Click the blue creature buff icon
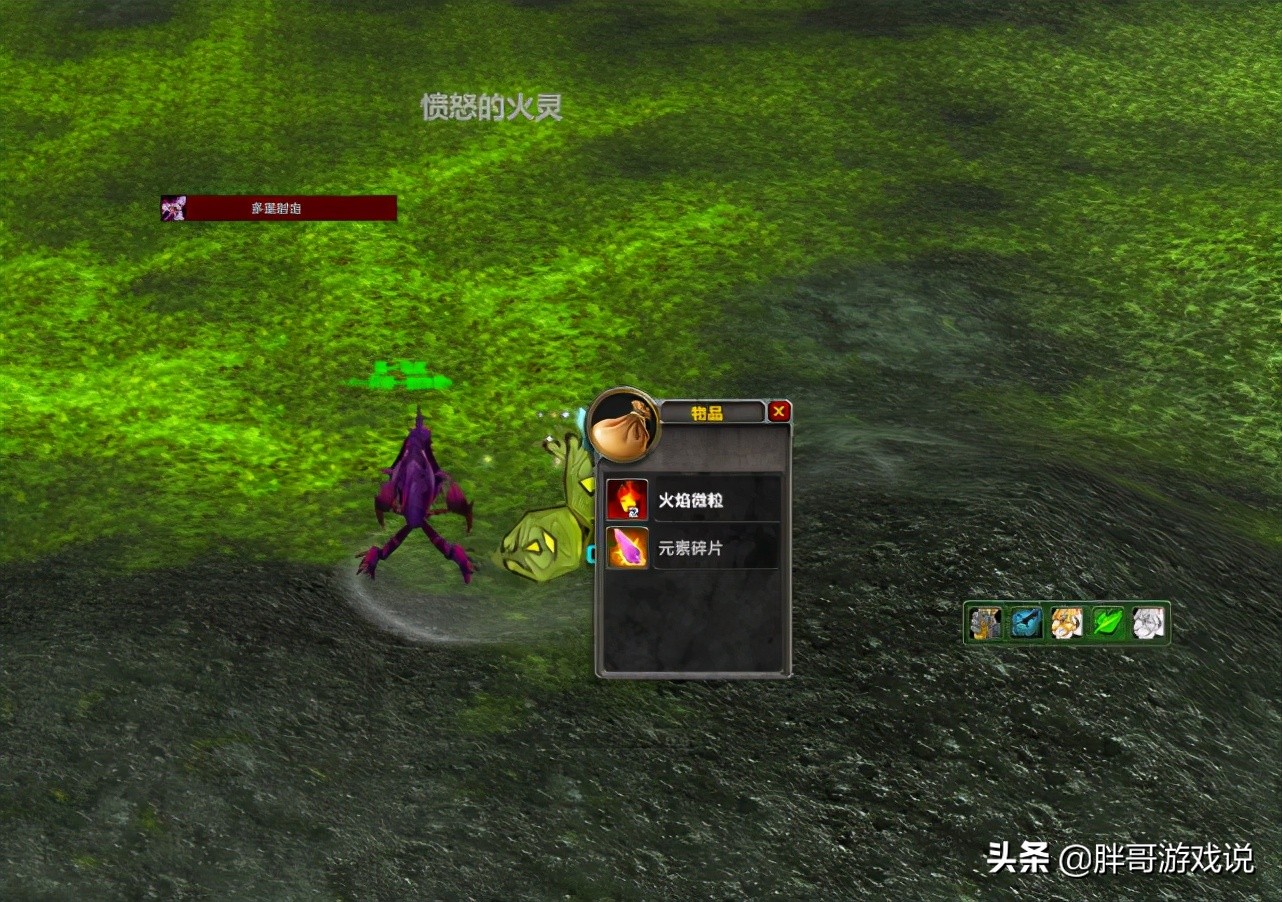The height and width of the screenshot is (902, 1282). [1026, 623]
